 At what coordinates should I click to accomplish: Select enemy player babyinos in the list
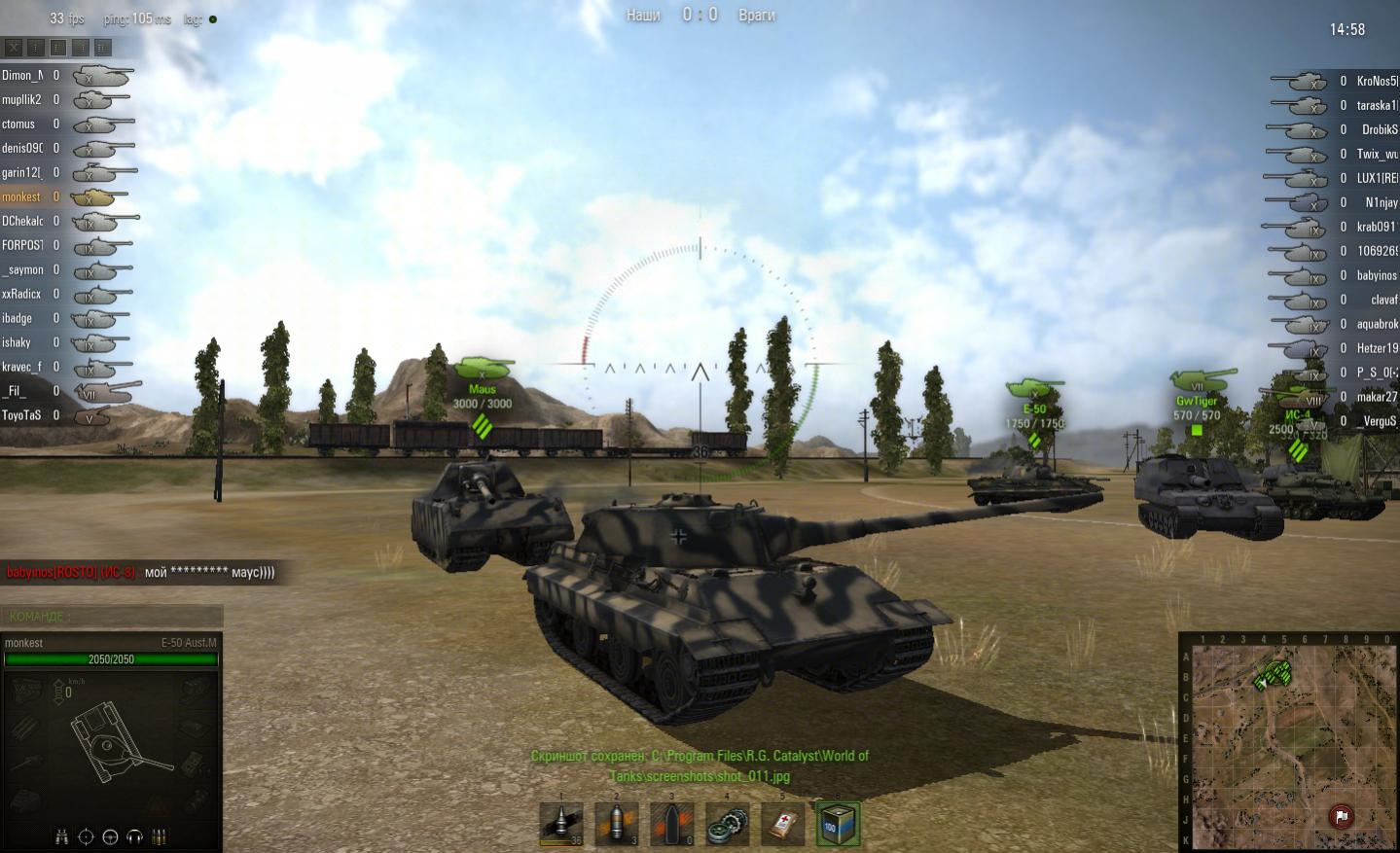[x=1376, y=275]
